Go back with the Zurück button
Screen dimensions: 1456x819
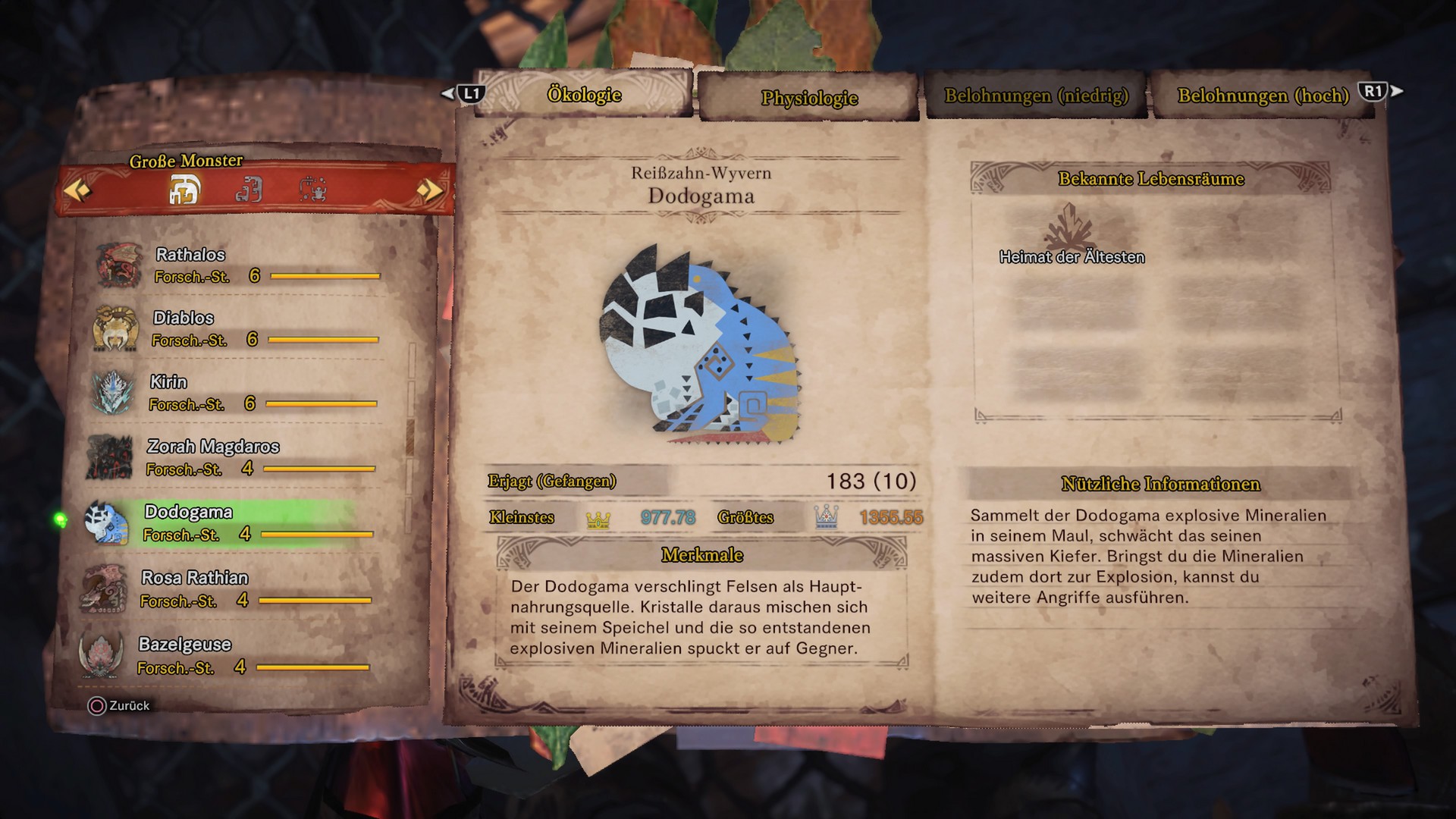point(120,706)
